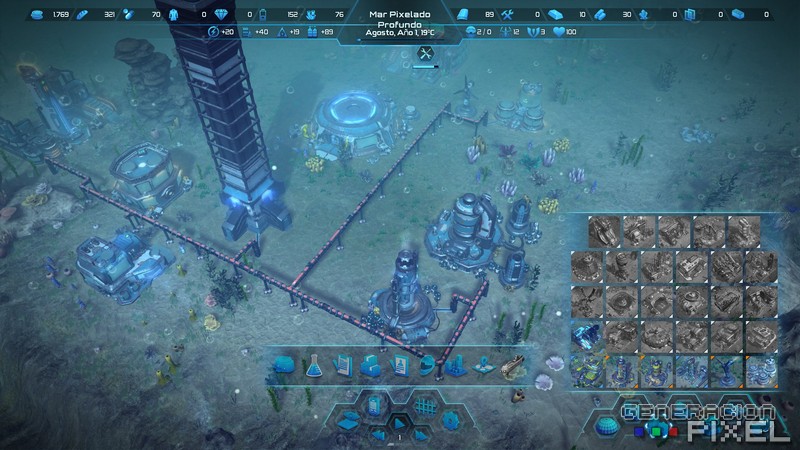Image resolution: width=800 pixels, height=450 pixels.
Task: Click the Mar Pixelado Profundo title panel
Action: 398,20
